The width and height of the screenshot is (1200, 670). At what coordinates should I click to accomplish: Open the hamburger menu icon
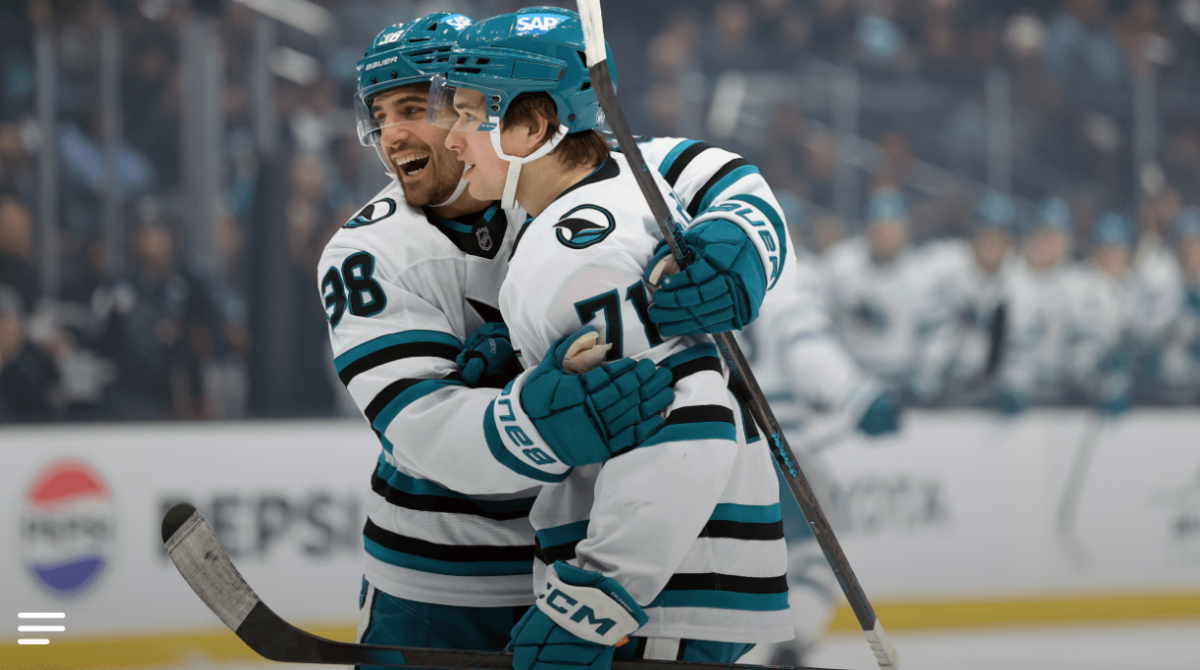[x=41, y=628]
